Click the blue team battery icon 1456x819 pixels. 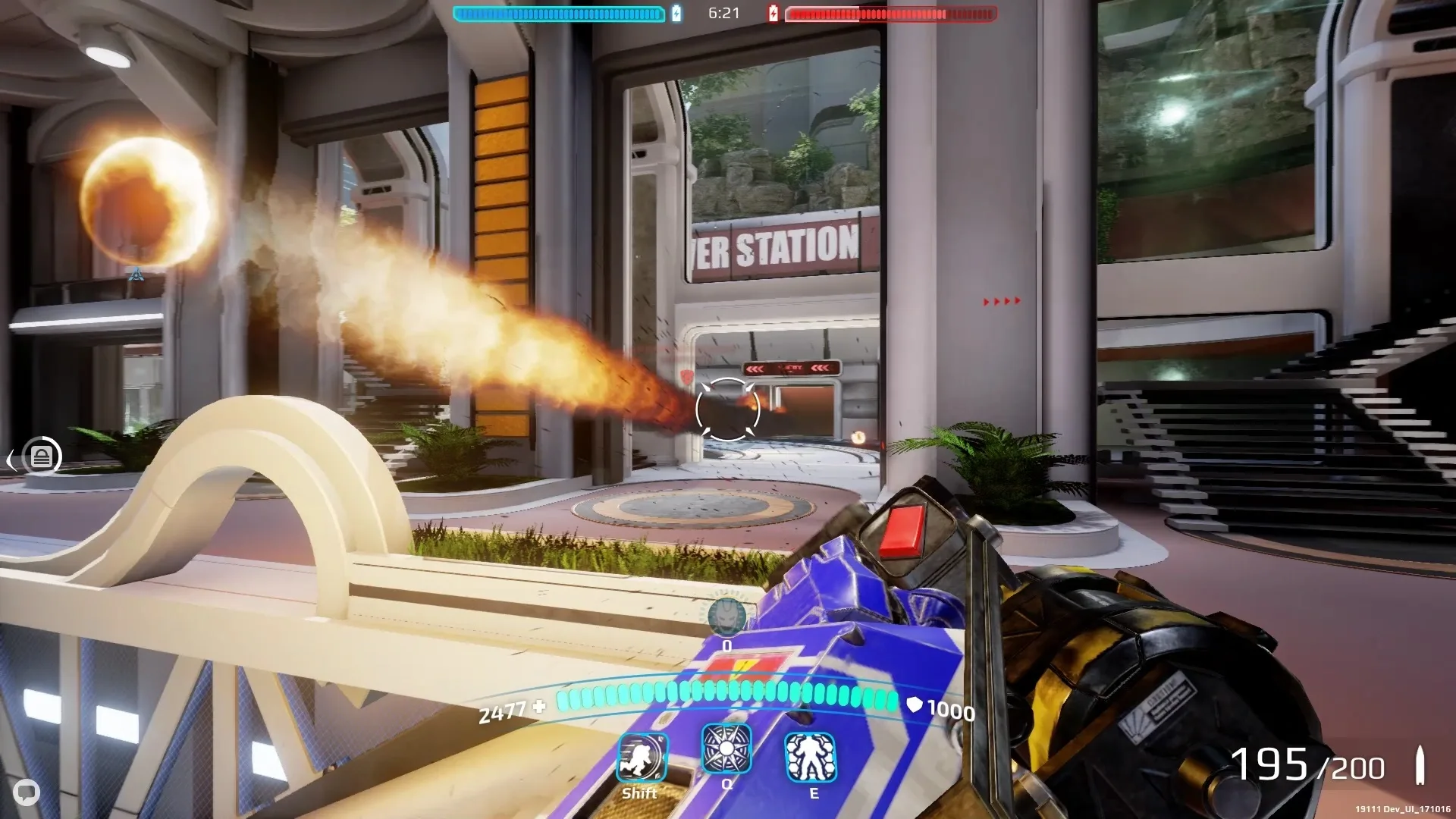(676, 12)
